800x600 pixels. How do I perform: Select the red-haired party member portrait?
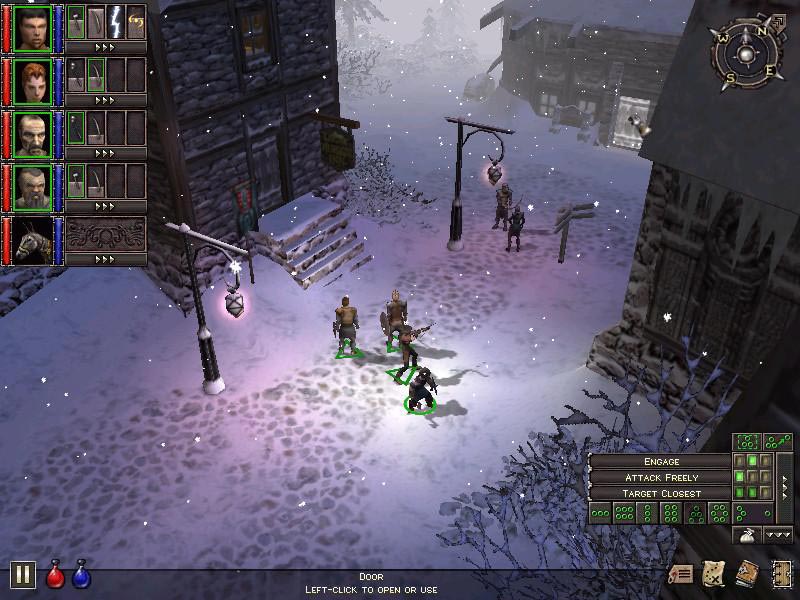33,81
